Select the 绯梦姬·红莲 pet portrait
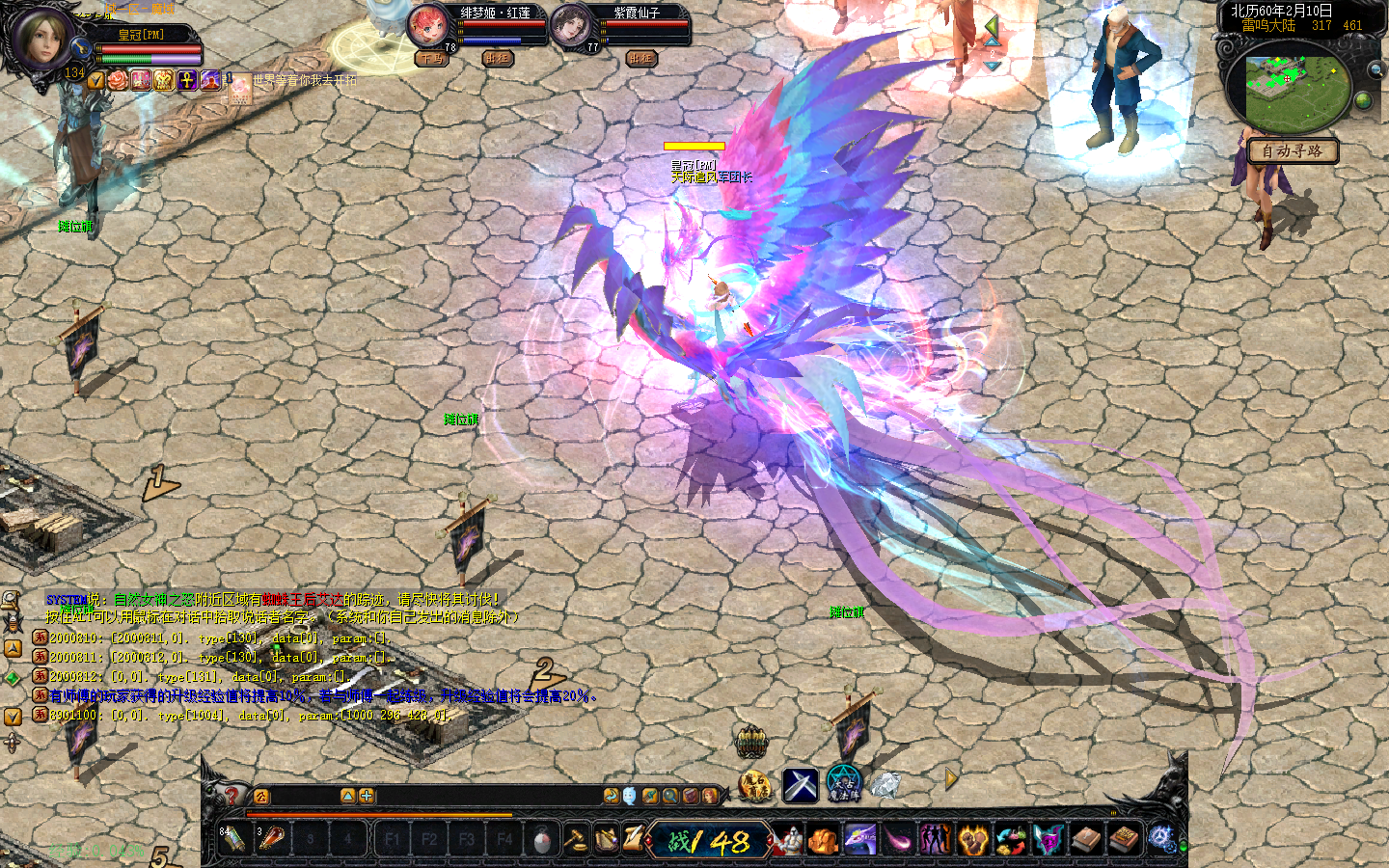This screenshot has height=868, width=1389. pyautogui.click(x=427, y=25)
